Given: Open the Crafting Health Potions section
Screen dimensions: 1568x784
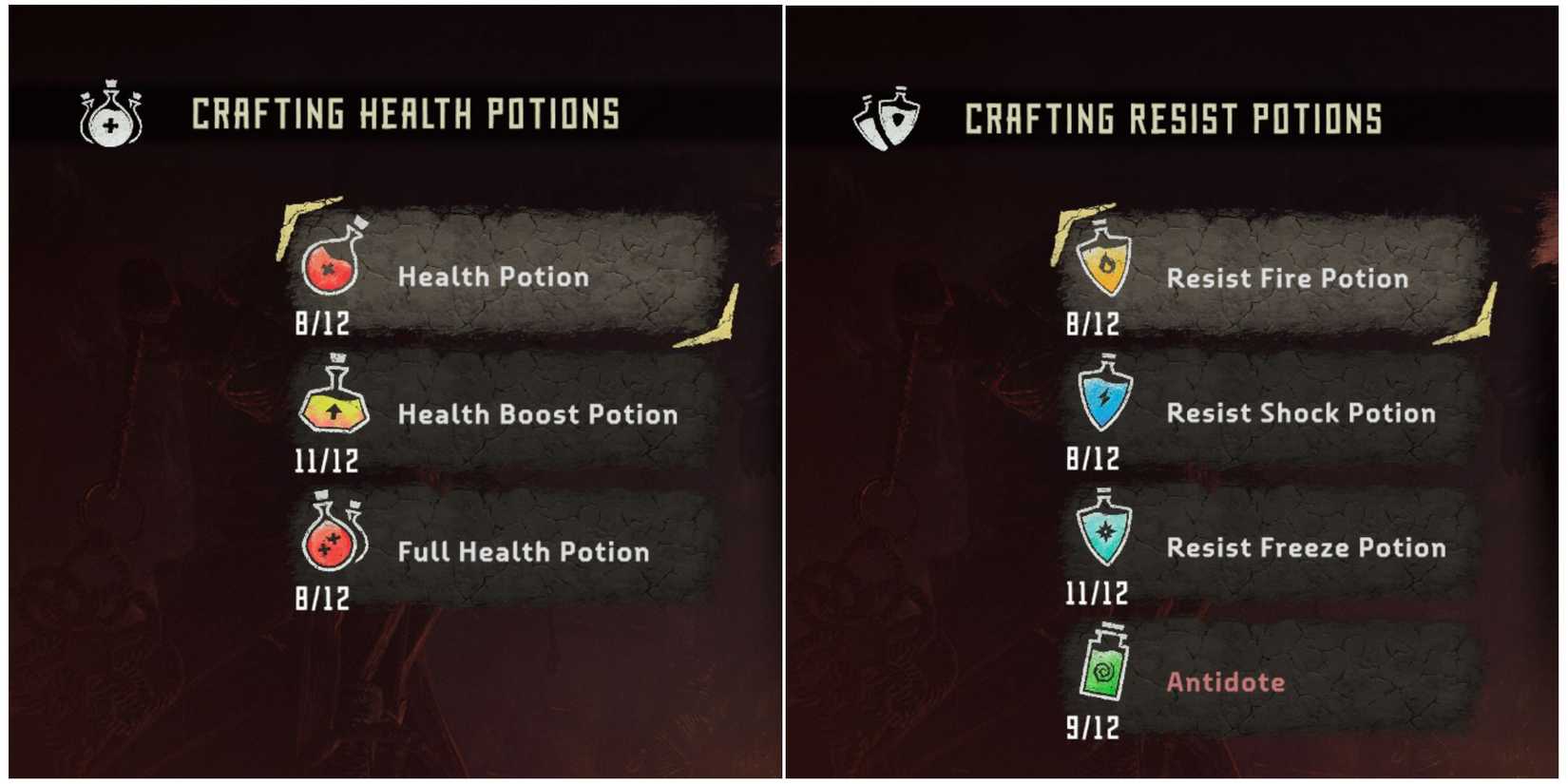Looking at the screenshot, I should (403, 114).
